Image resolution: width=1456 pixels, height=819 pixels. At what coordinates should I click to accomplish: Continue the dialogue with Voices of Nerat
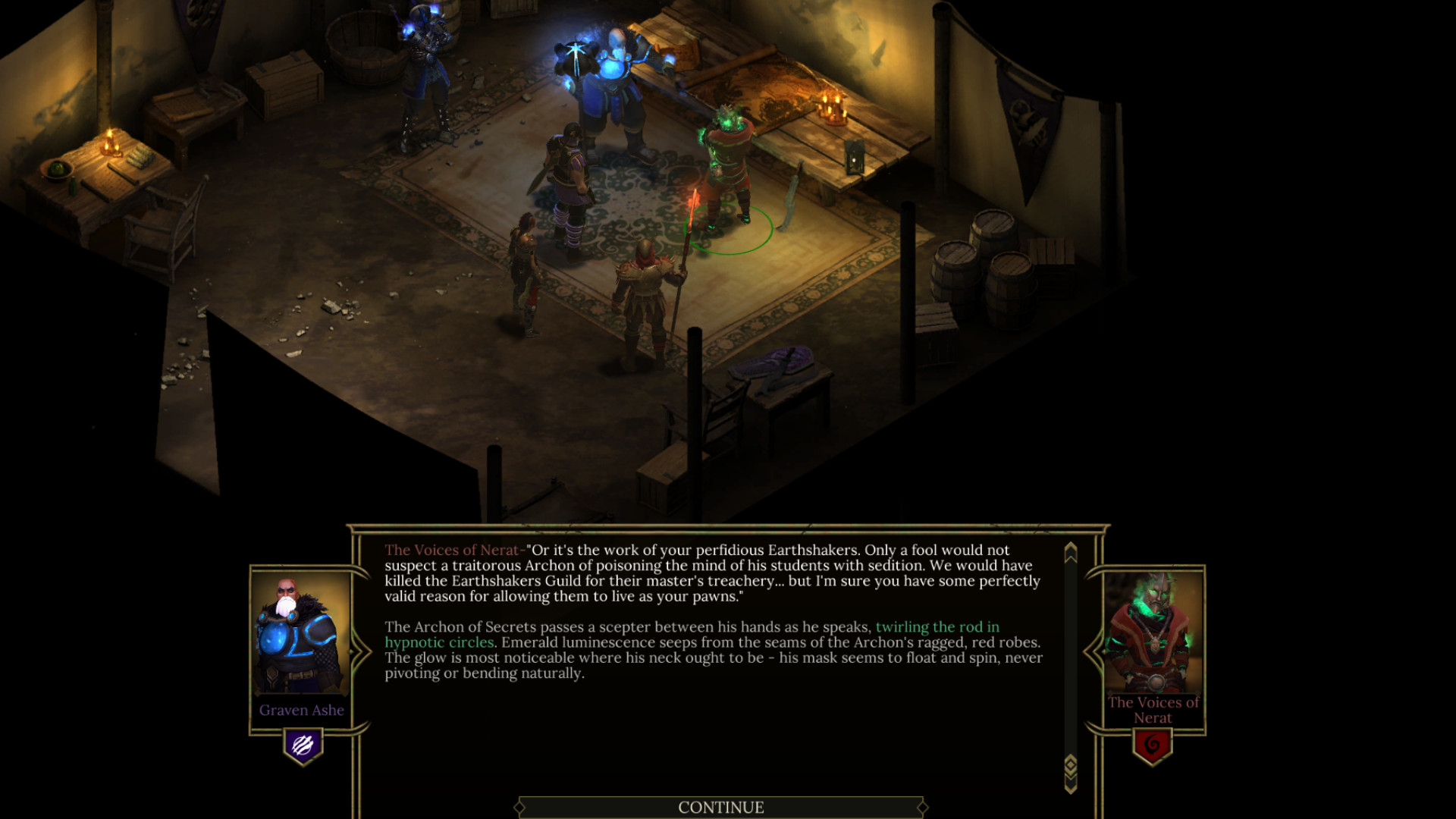pyautogui.click(x=720, y=807)
